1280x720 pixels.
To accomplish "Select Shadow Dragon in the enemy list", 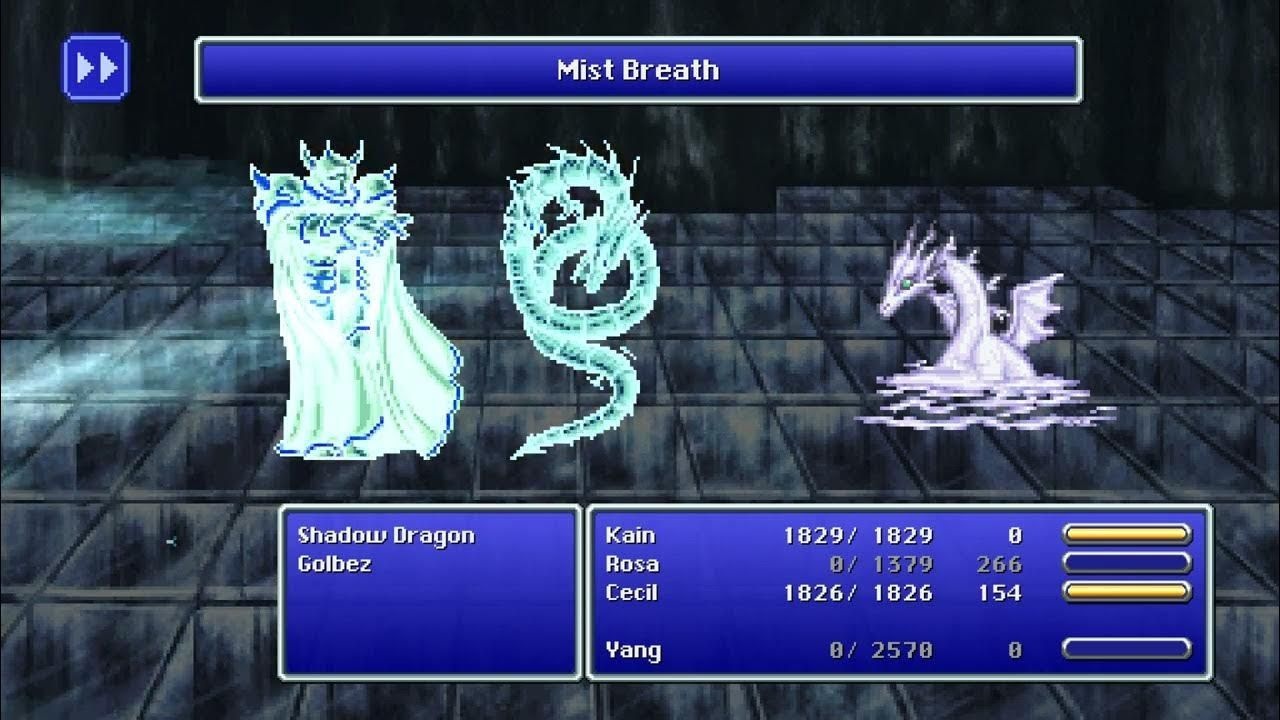I will coord(385,535).
